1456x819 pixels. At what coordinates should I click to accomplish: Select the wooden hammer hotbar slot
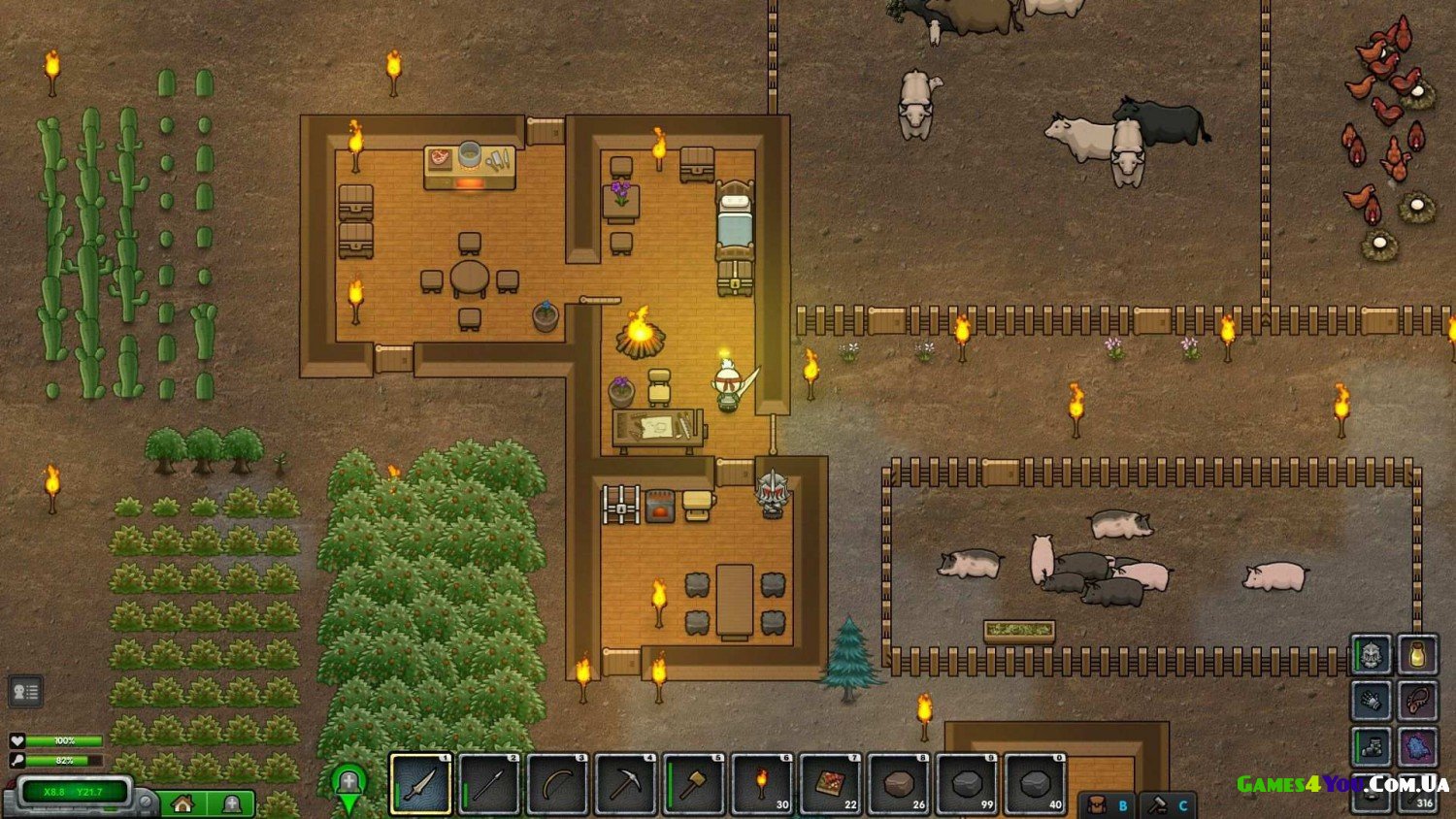pos(694,783)
